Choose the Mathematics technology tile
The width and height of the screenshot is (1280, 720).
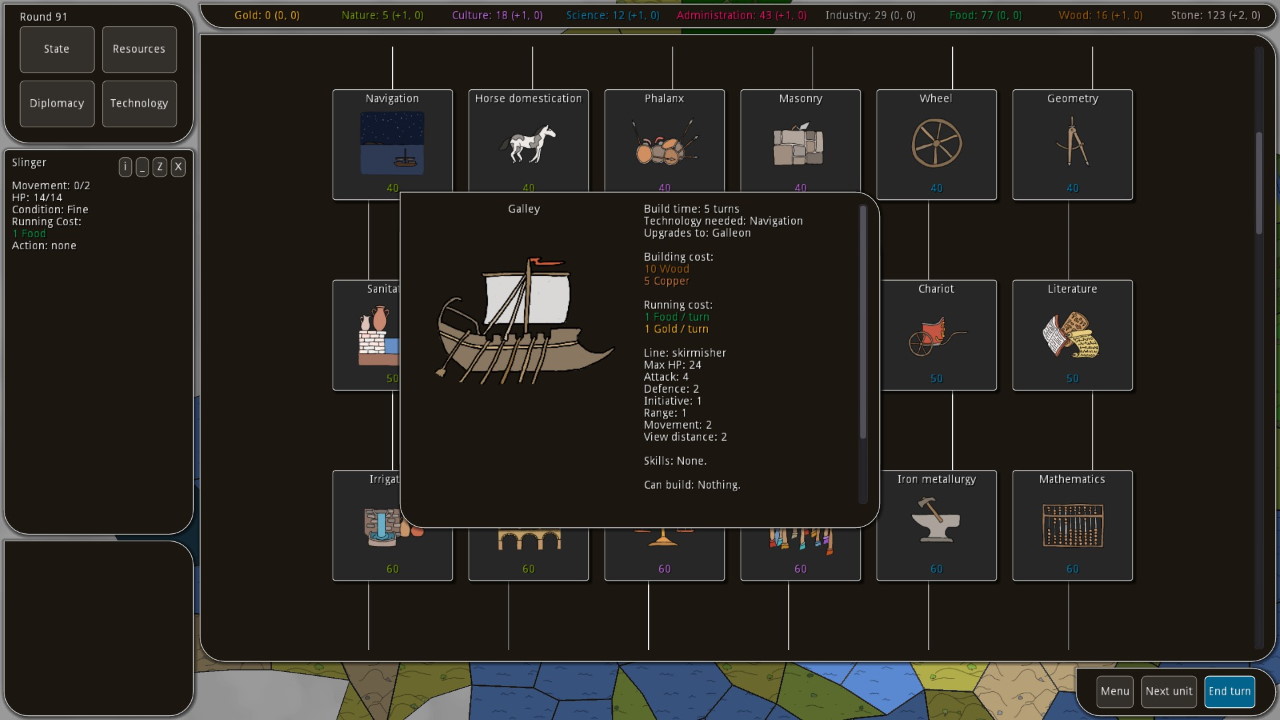[x=1072, y=525]
